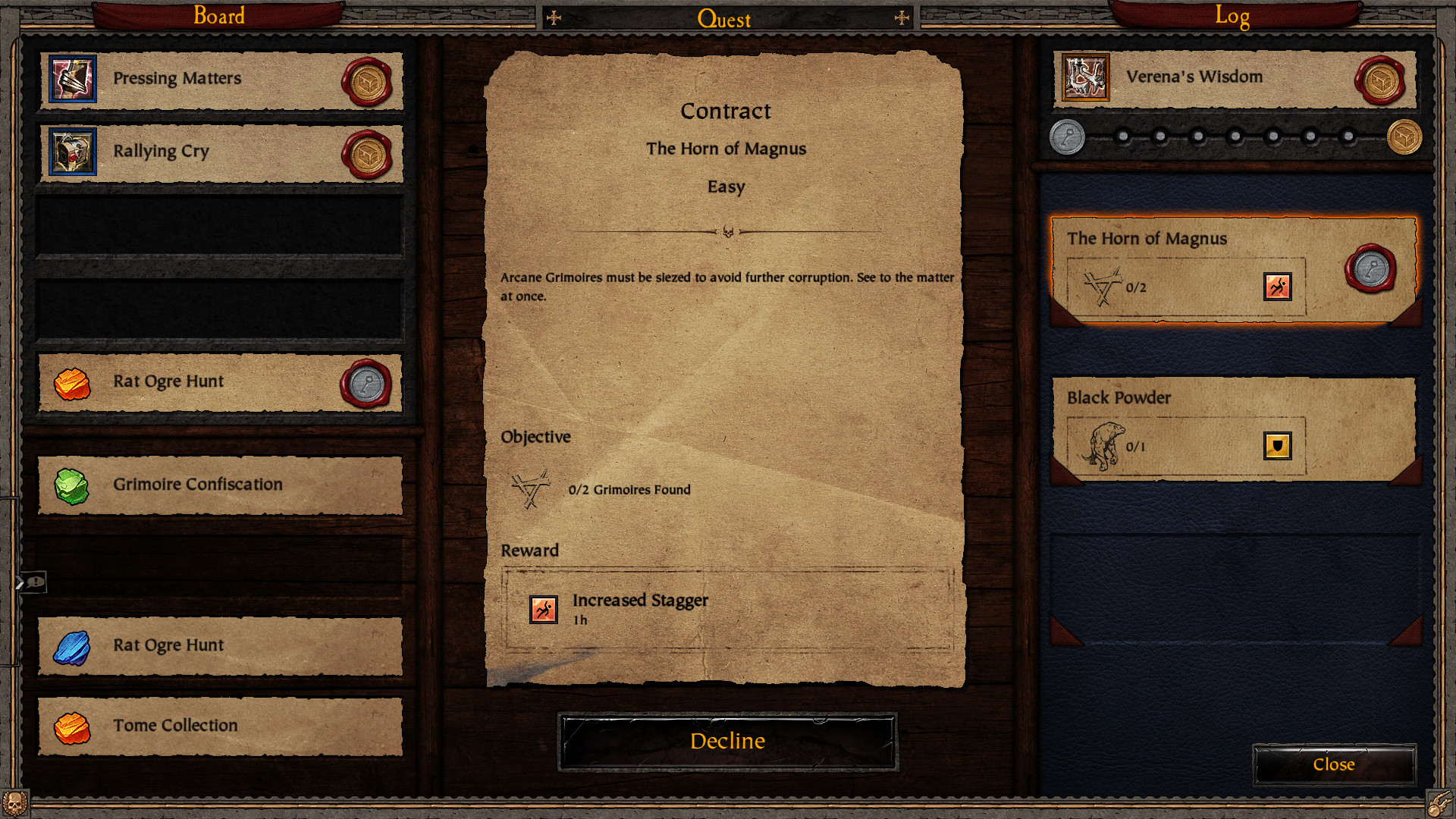Select the Pressing Matters quest icon
This screenshot has height=819, width=1456.
[x=71, y=78]
